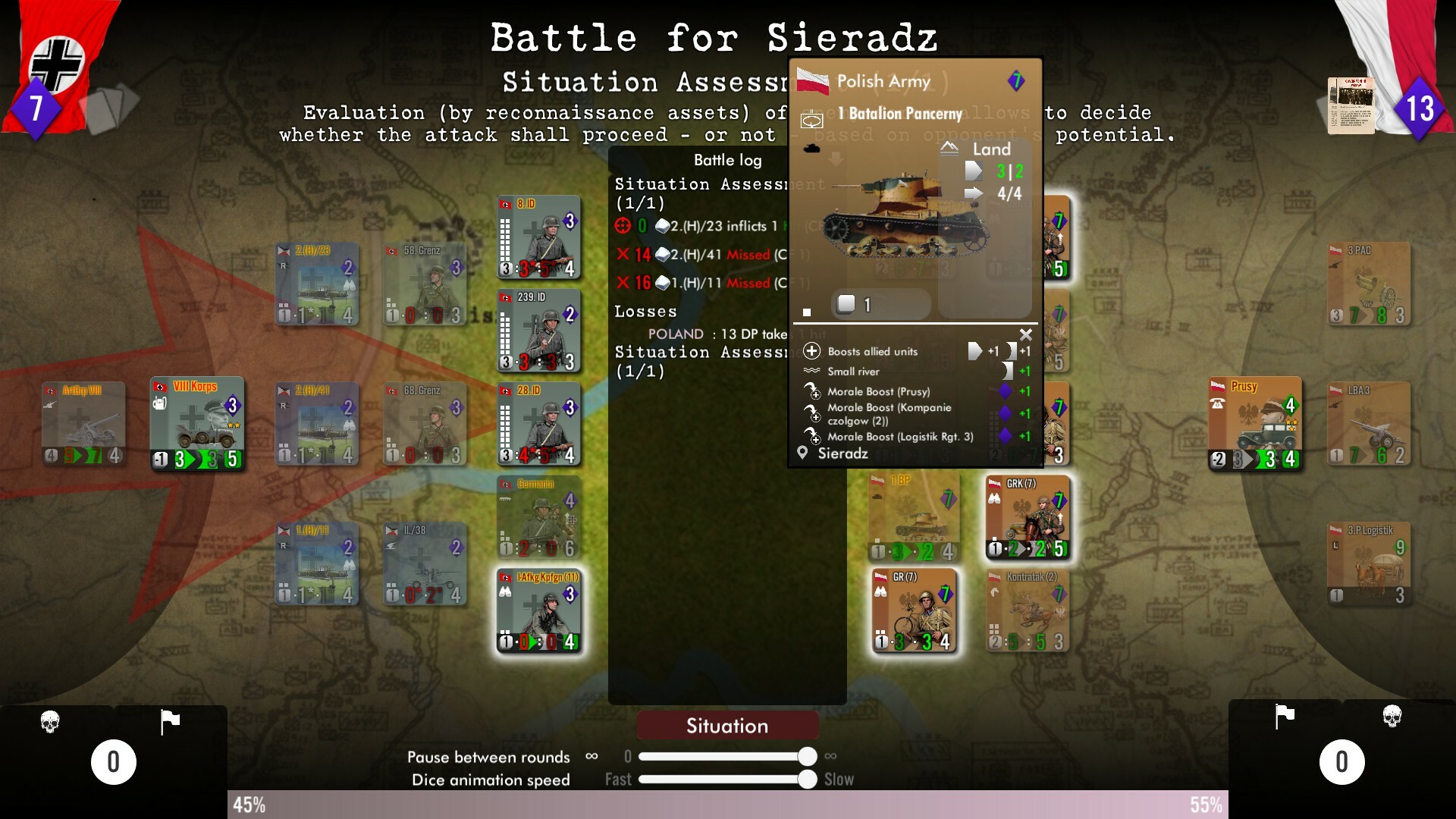Click the Polish flag icon on the unit panel
This screenshot has height=819, width=1456.
811,80
